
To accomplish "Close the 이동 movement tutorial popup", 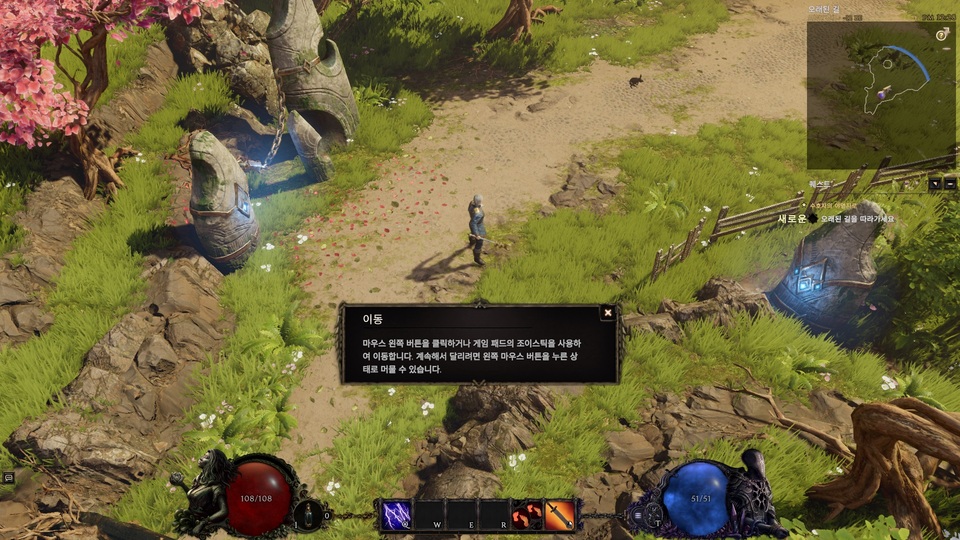I will (607, 313).
